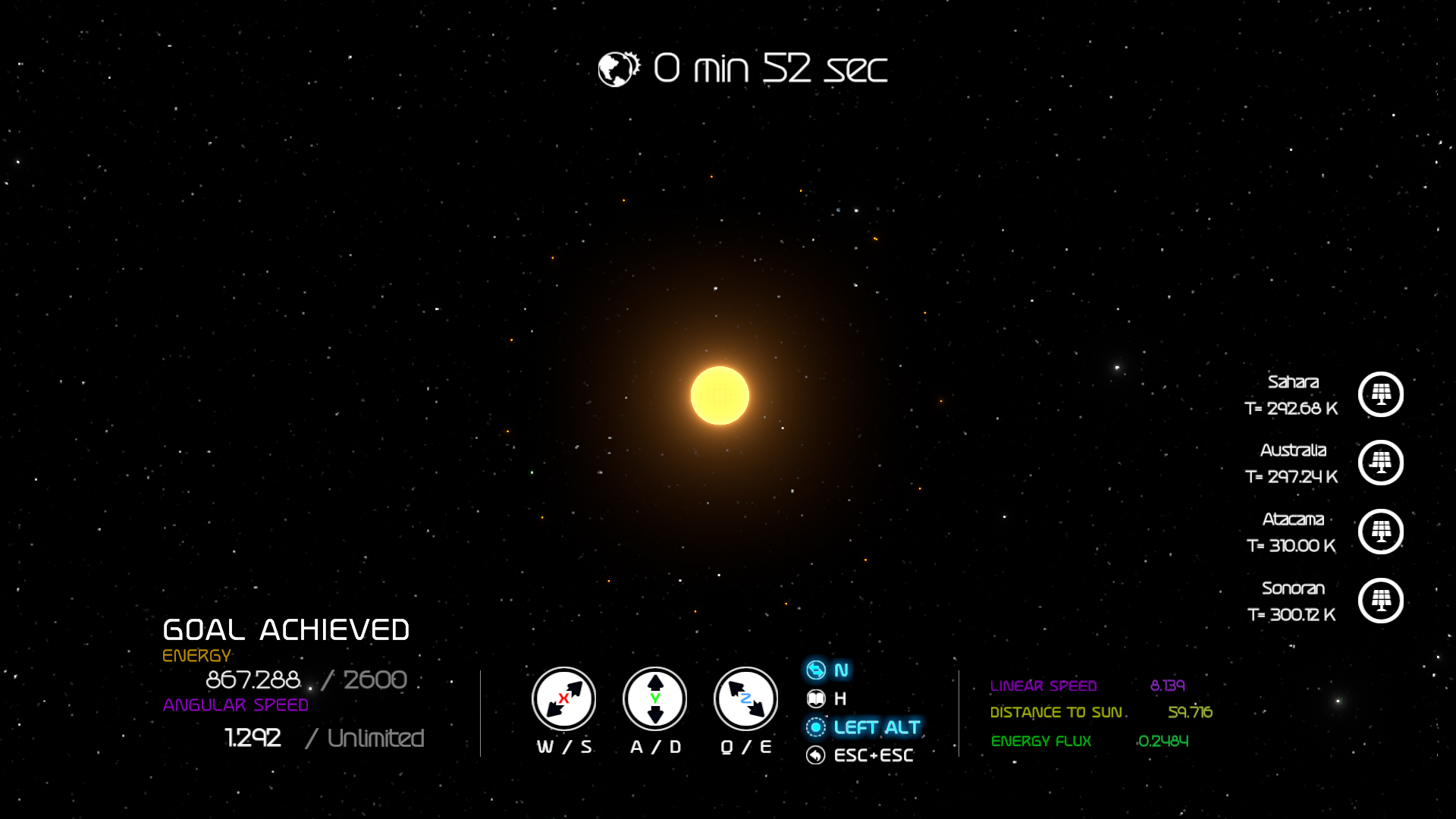Choose the Australia solar panel icon
Screen dimensions: 1456x819
1380,463
